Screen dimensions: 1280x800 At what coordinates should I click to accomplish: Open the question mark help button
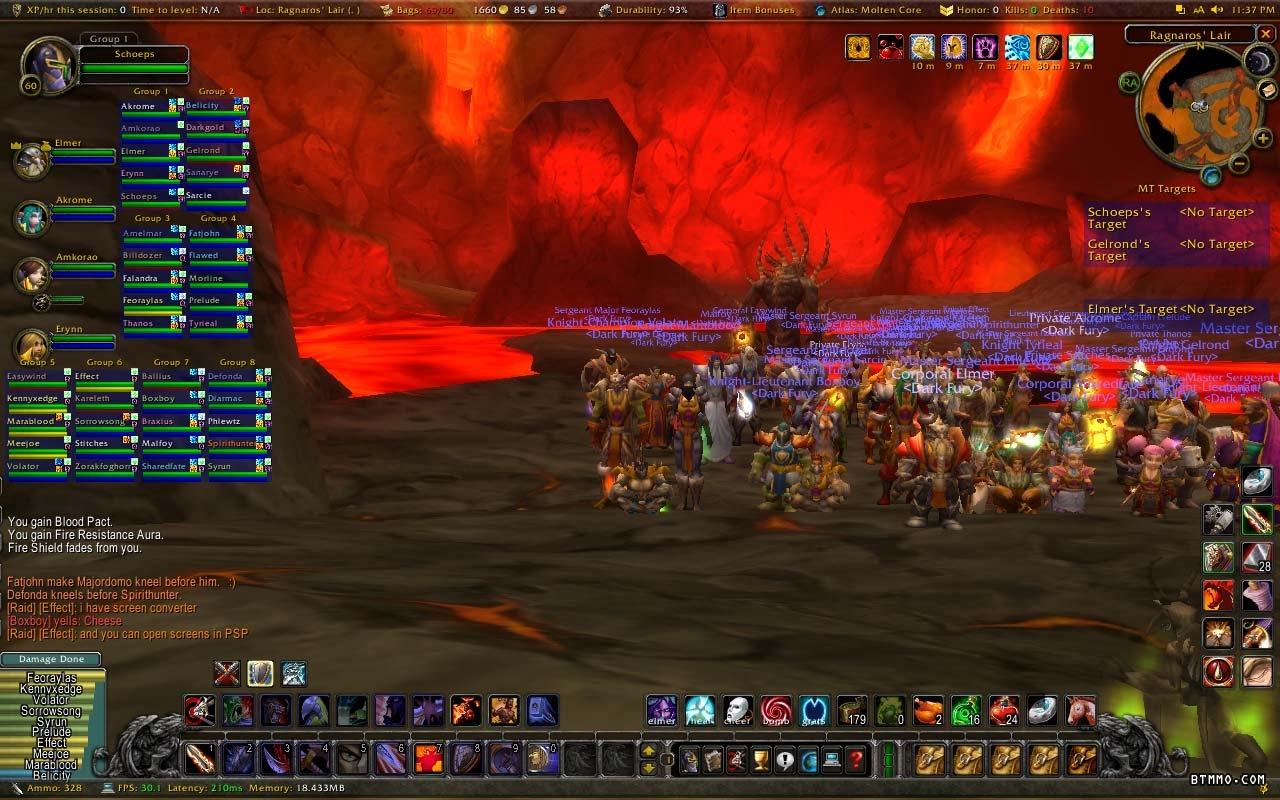click(x=856, y=760)
